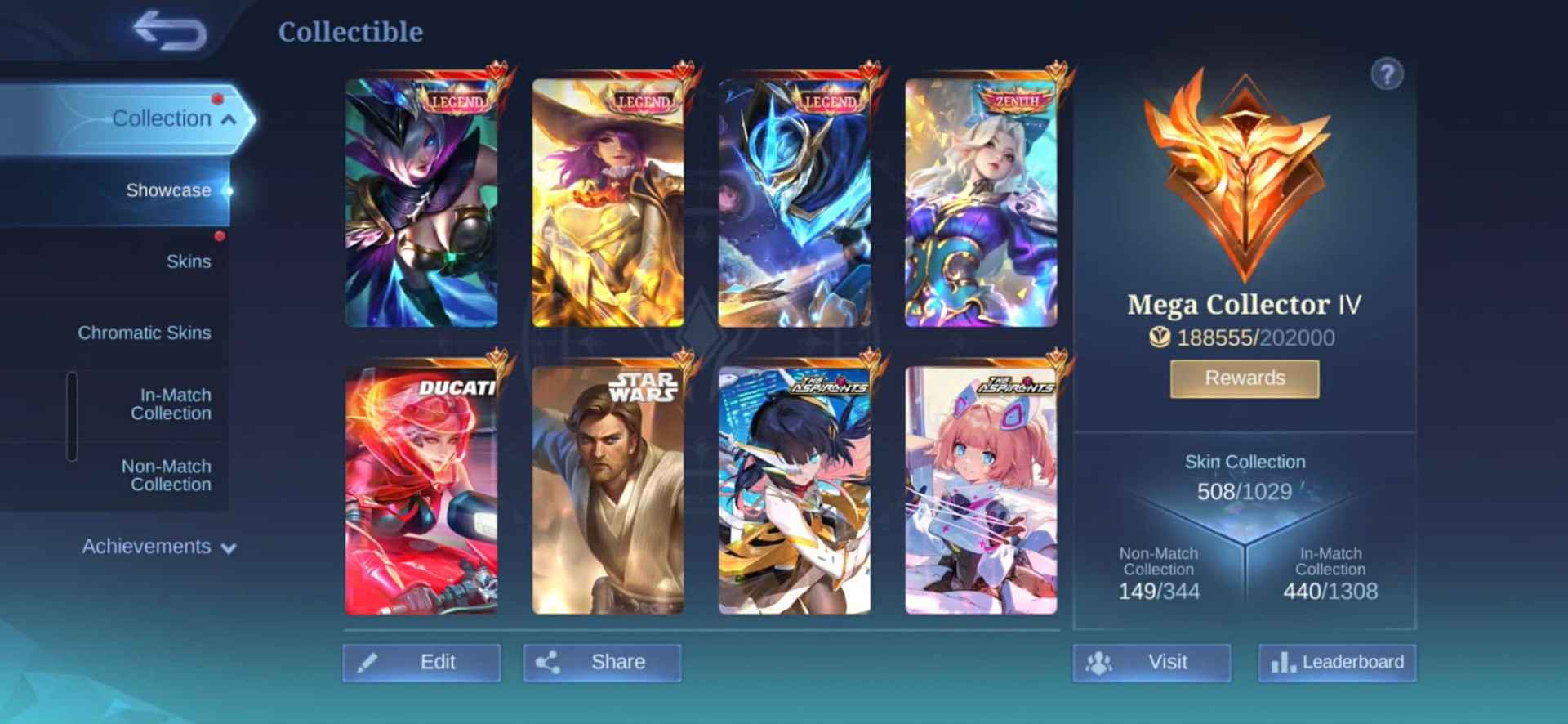The height and width of the screenshot is (724, 1568).
Task: Expand the Achievements section
Action: click(147, 546)
